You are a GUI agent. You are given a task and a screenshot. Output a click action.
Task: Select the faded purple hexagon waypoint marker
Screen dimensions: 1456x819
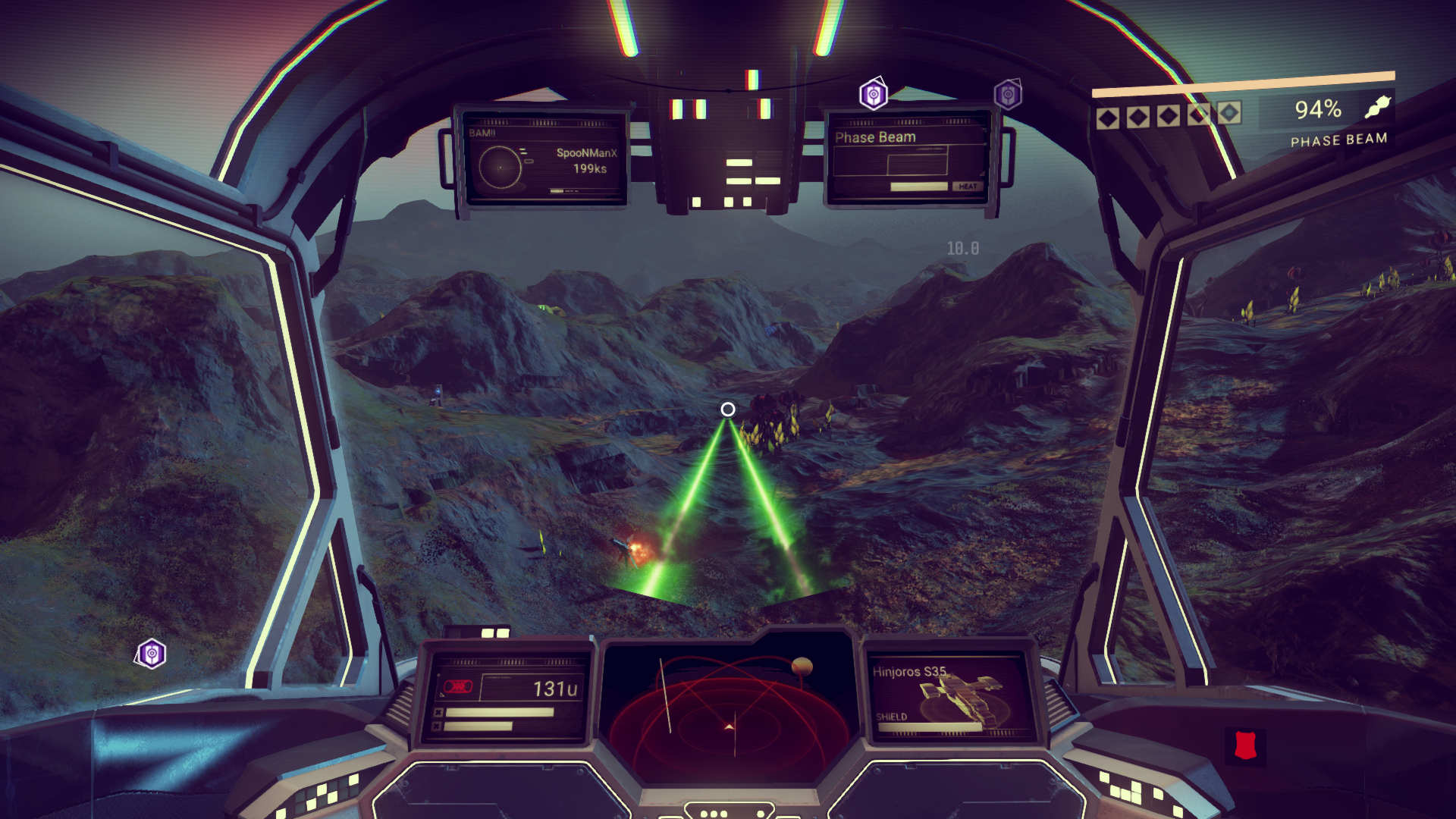(1008, 95)
